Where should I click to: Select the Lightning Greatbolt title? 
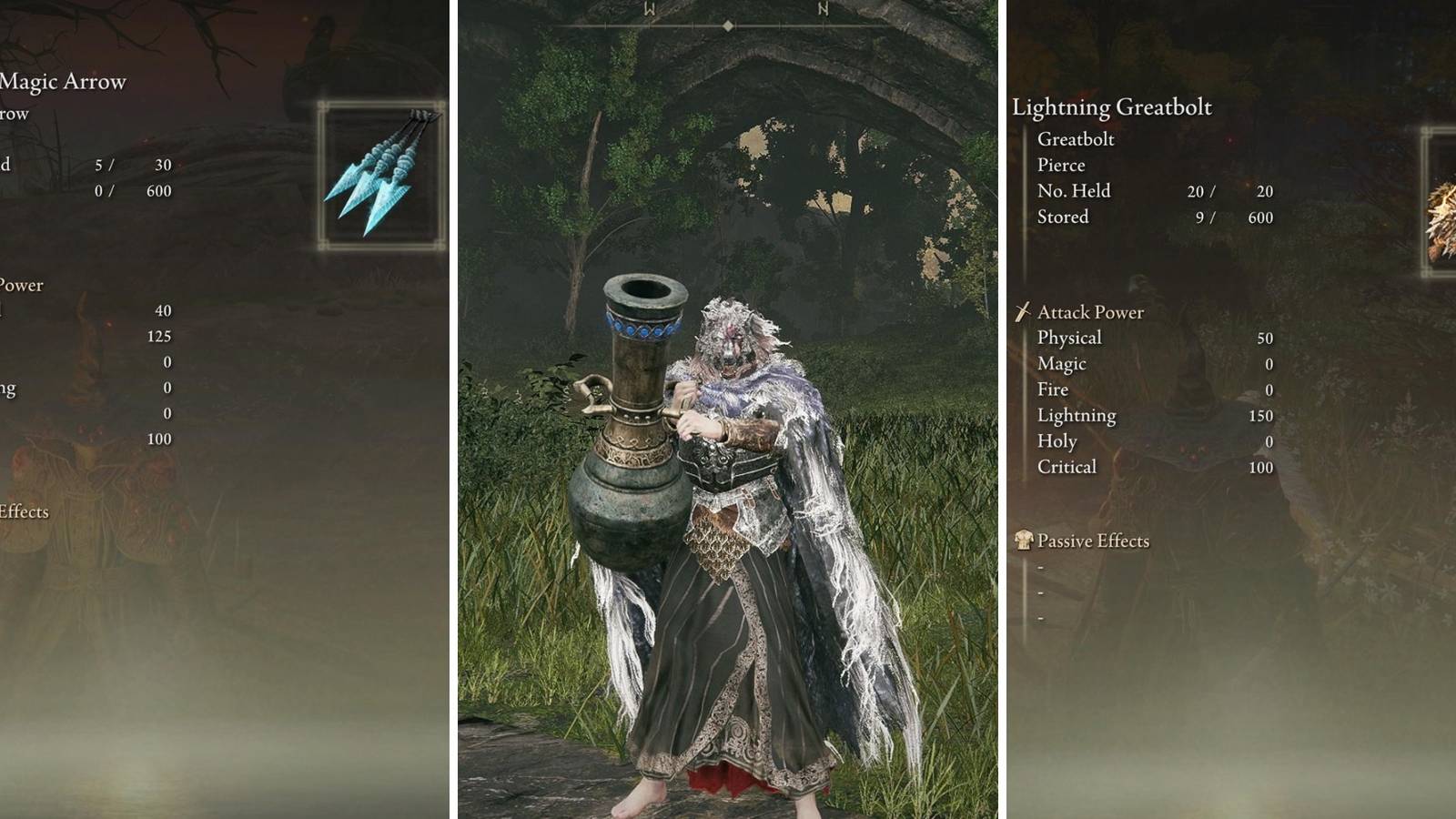point(1114,106)
